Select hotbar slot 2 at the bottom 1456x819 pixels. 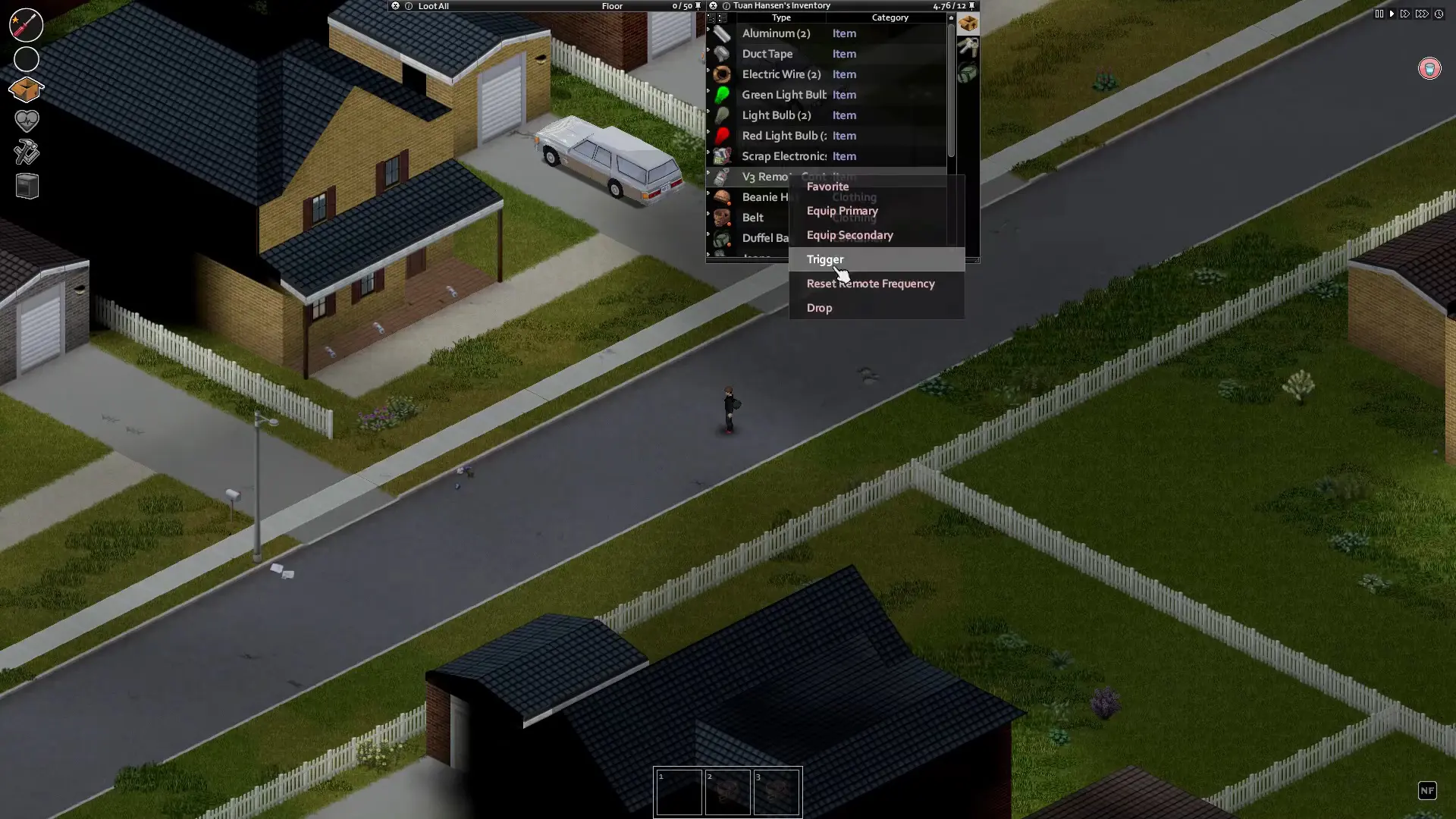pyautogui.click(x=728, y=792)
